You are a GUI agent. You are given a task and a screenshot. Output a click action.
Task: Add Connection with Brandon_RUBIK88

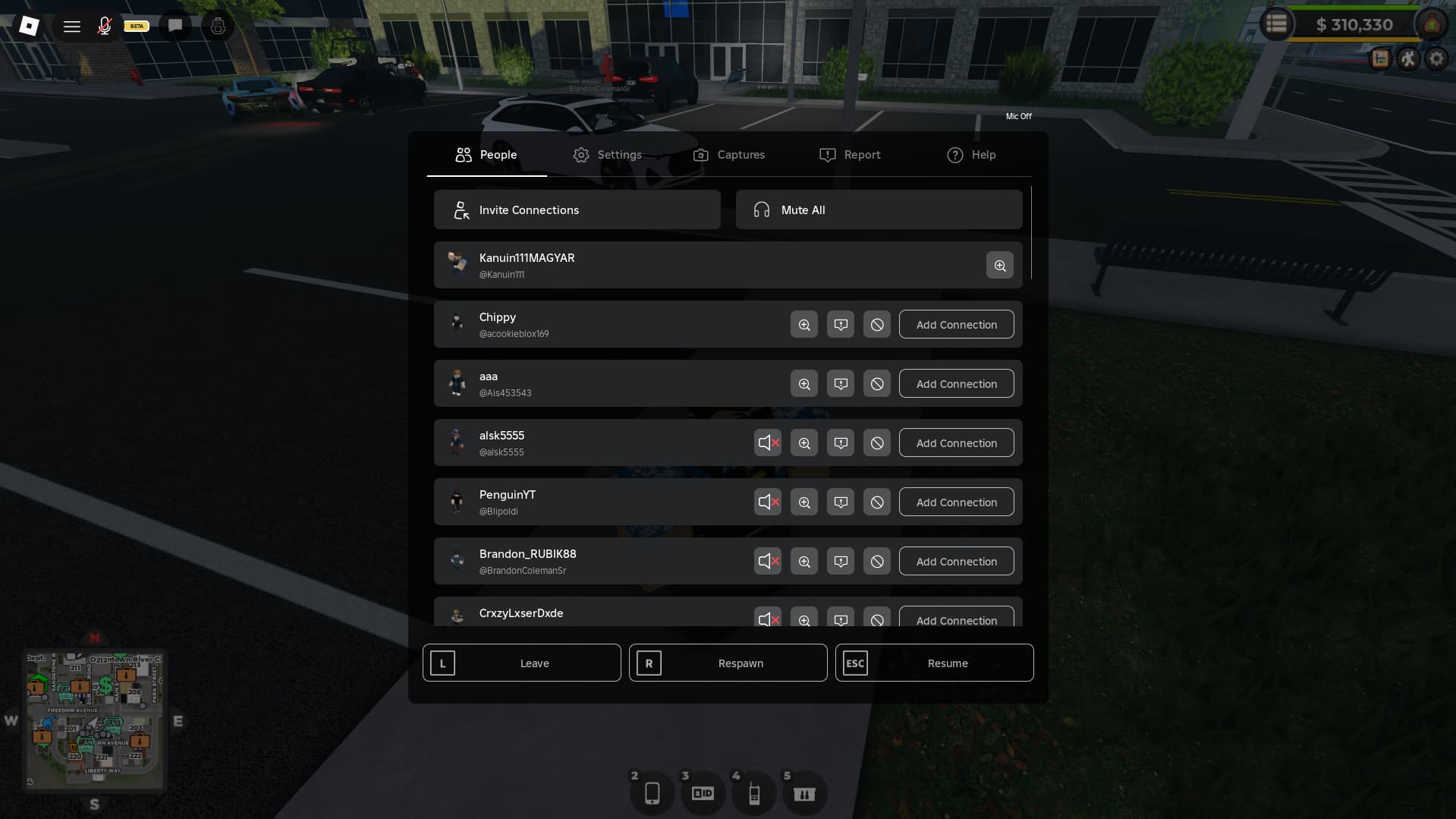point(956,561)
